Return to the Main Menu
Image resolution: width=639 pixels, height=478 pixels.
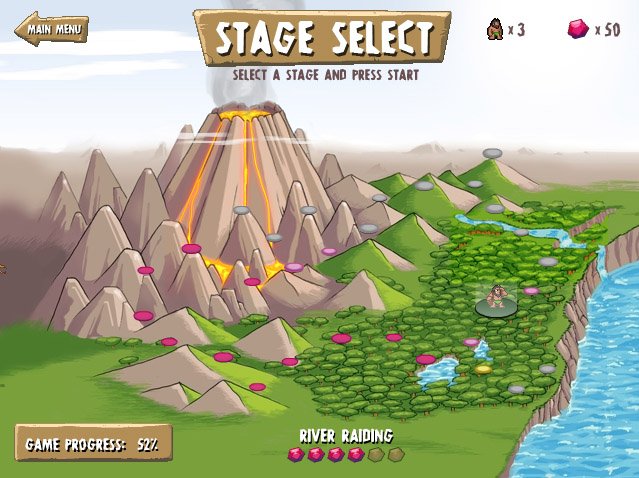point(52,28)
